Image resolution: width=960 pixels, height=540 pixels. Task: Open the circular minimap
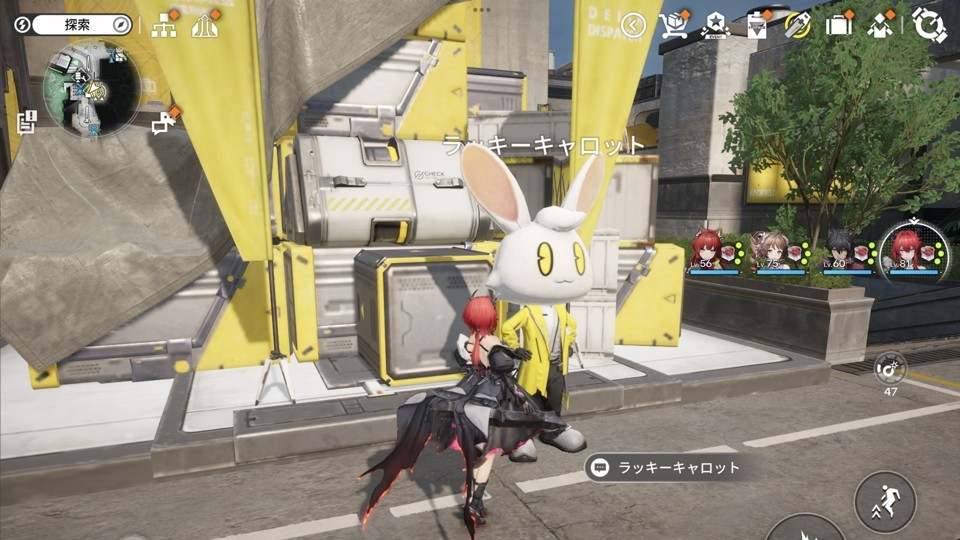91,88
